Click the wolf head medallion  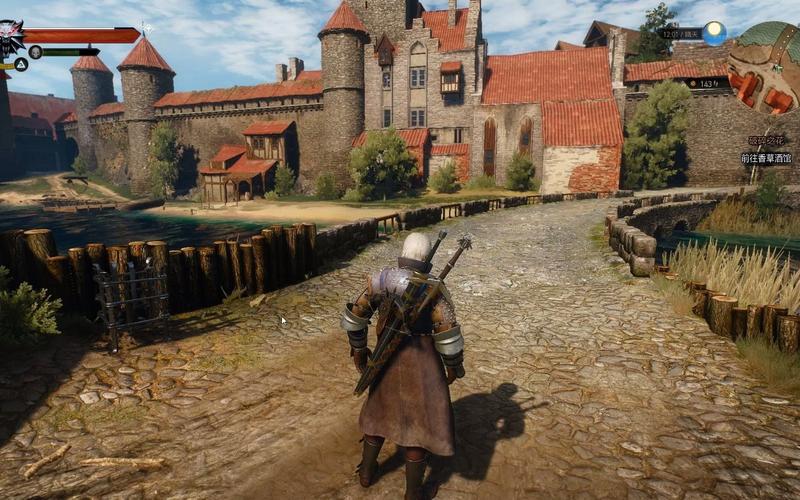click(x=10, y=38)
